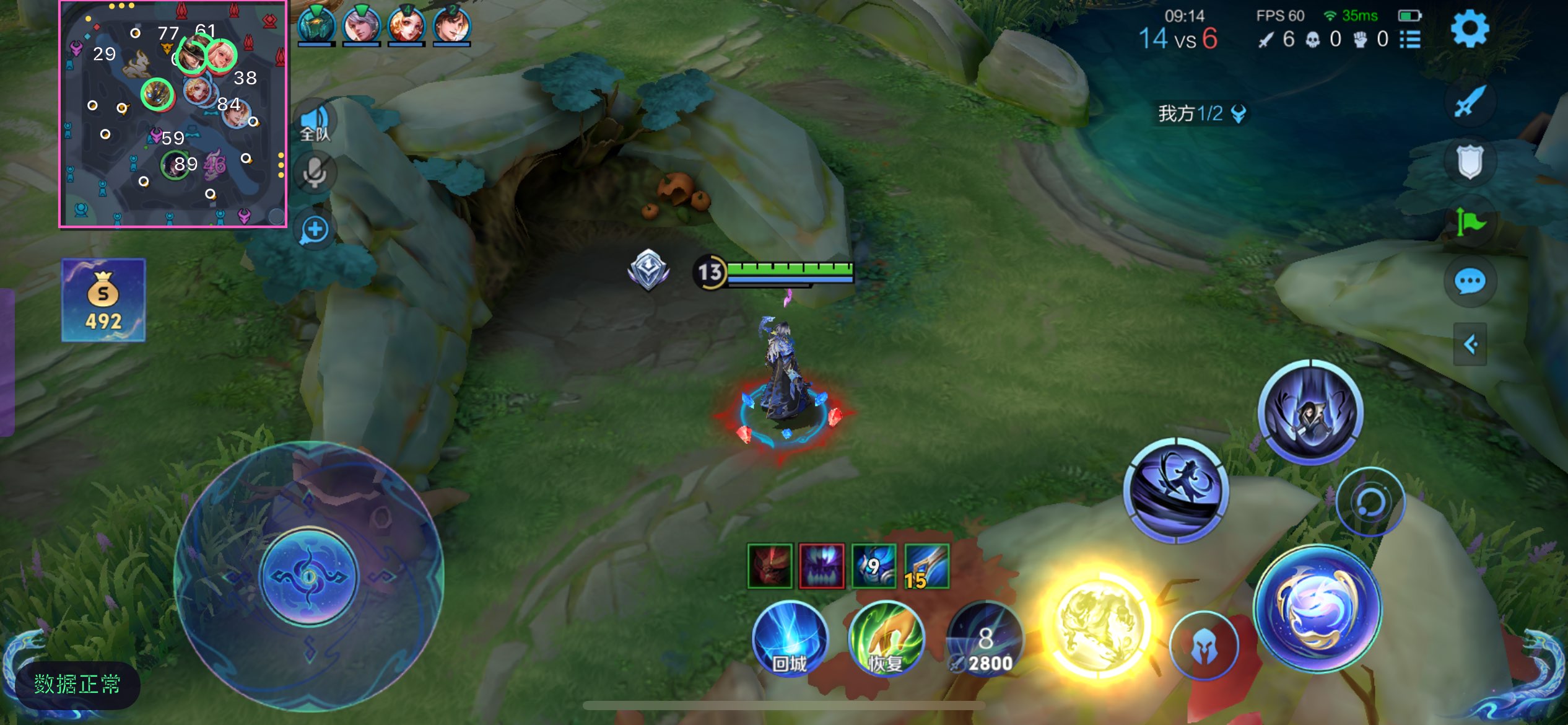Tap the summoner spell showing 2800
Screen dimensions: 1568x725
[985, 639]
